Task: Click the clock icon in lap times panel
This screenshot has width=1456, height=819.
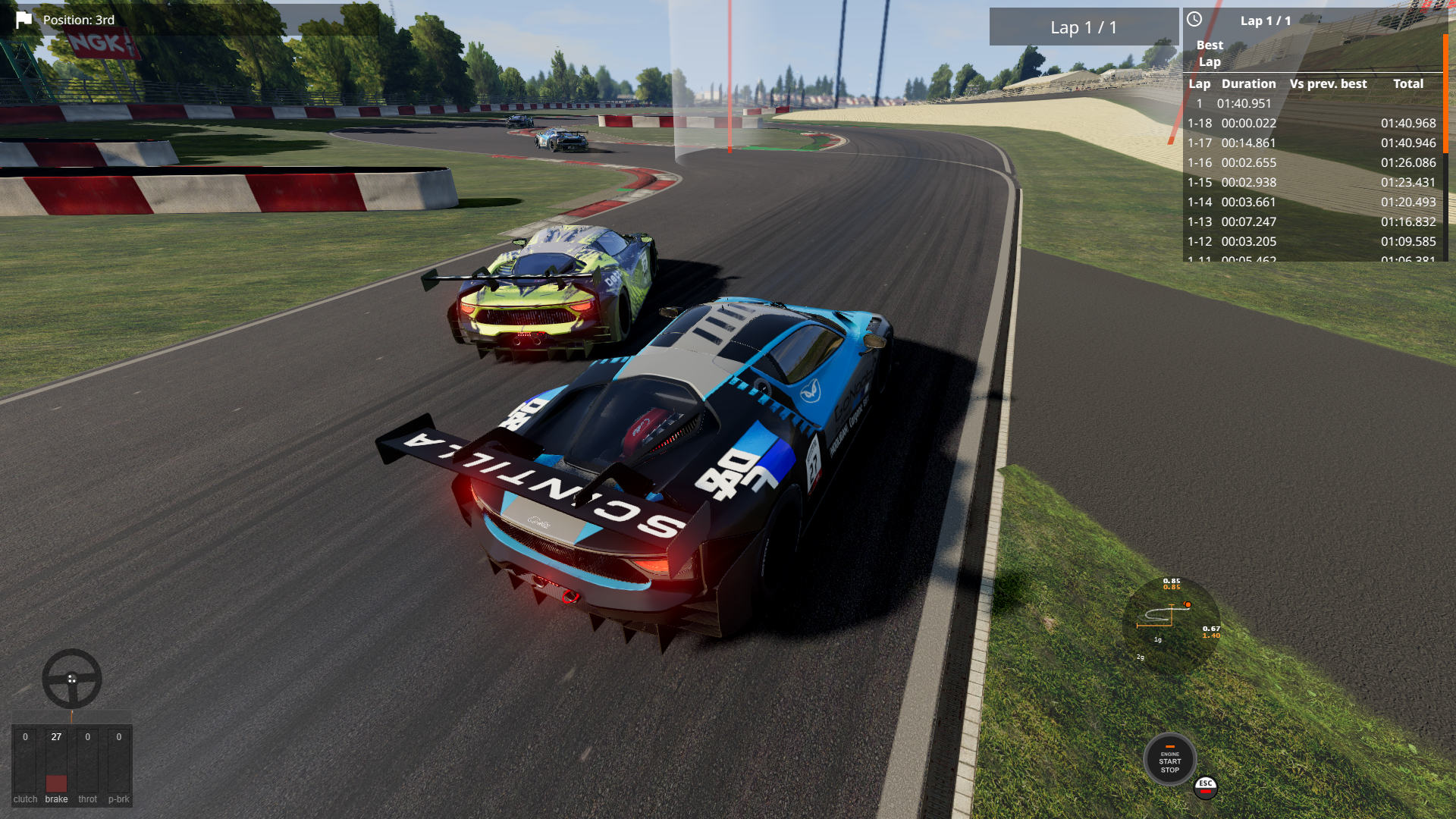Action: pyautogui.click(x=1194, y=20)
